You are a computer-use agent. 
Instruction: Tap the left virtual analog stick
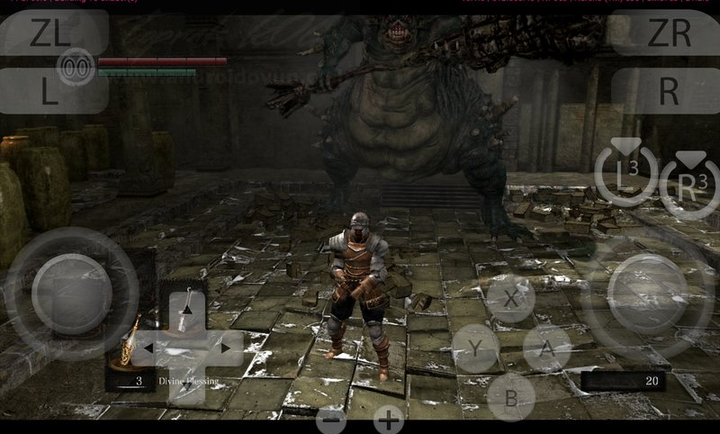[72, 293]
